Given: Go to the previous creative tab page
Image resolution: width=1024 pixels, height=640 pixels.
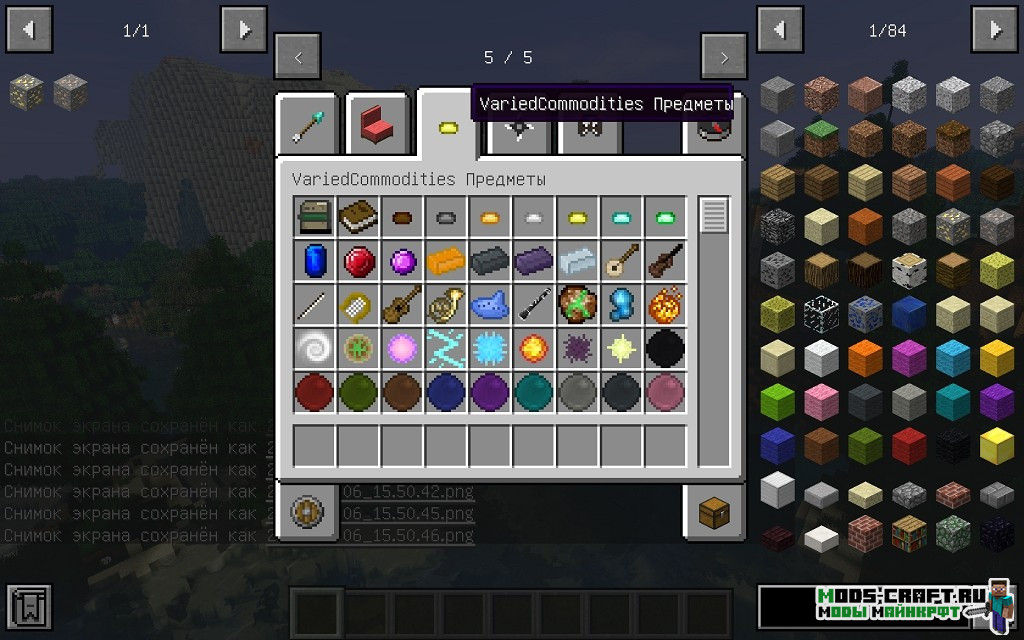Looking at the screenshot, I should coord(298,57).
